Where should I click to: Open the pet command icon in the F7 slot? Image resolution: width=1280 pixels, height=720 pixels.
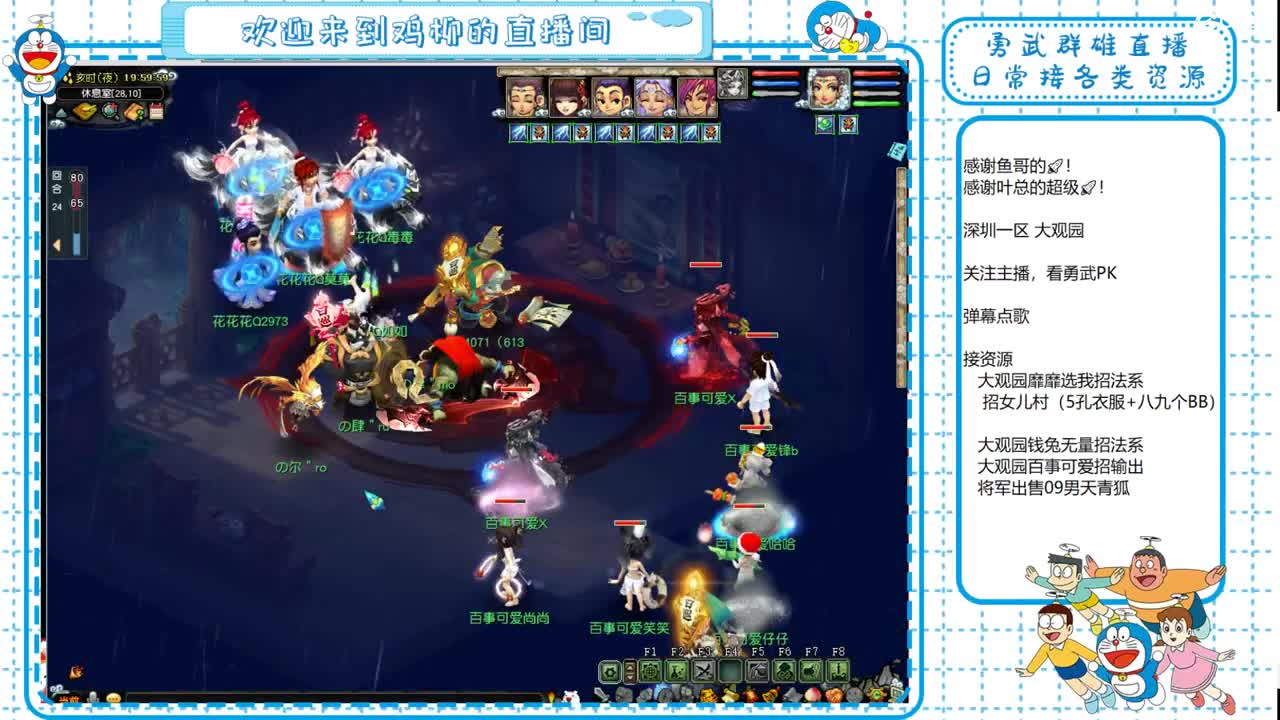click(810, 671)
